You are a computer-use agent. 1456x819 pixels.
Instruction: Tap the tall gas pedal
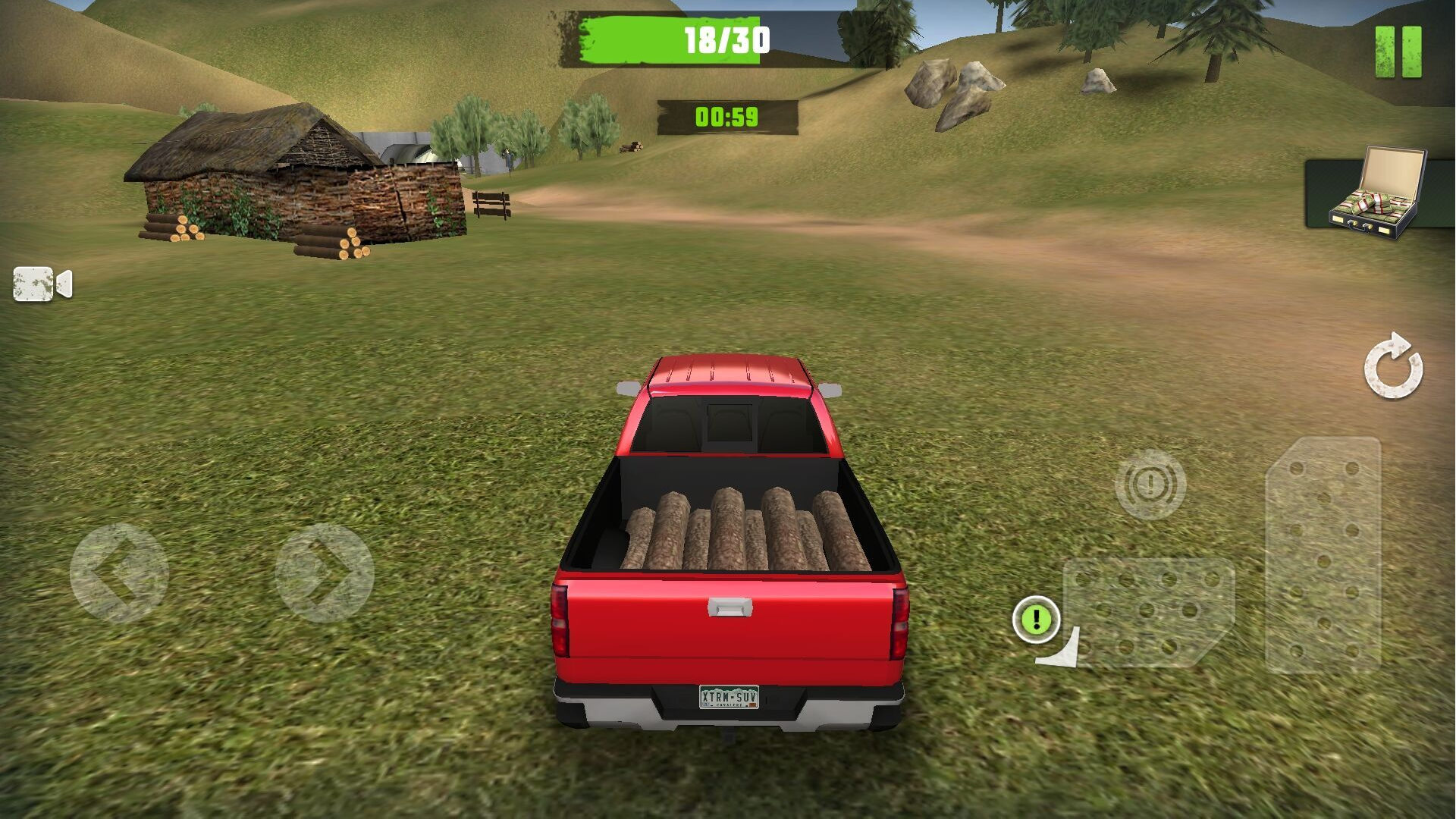coord(1323,555)
